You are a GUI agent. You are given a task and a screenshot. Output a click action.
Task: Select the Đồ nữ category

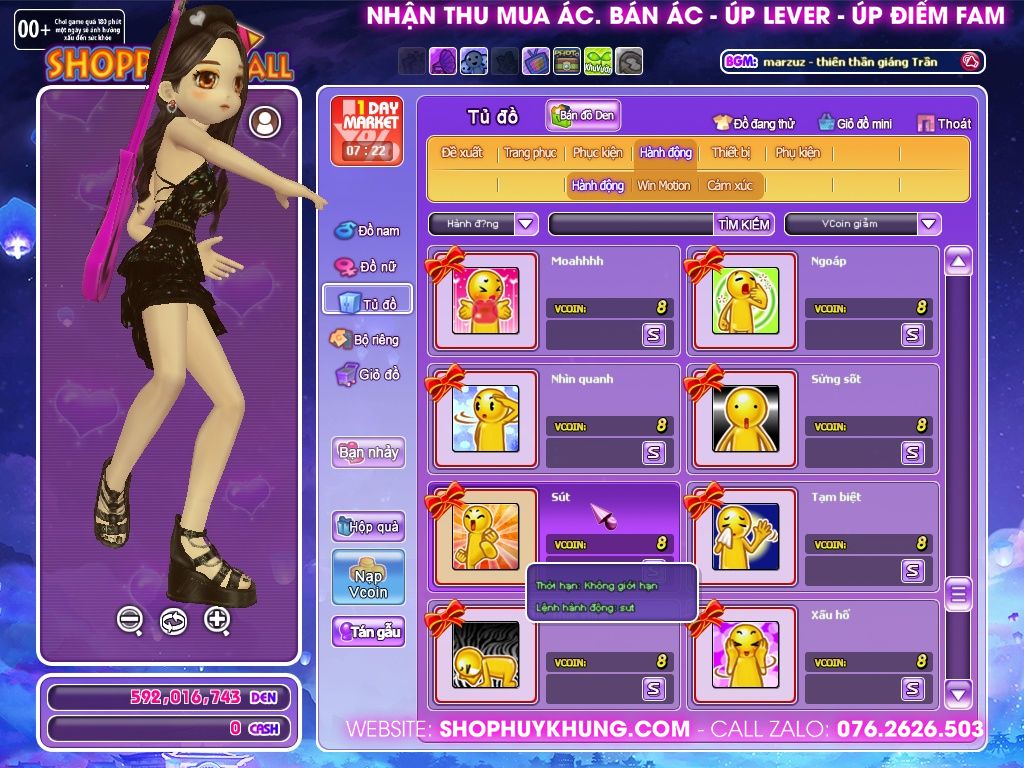368,267
